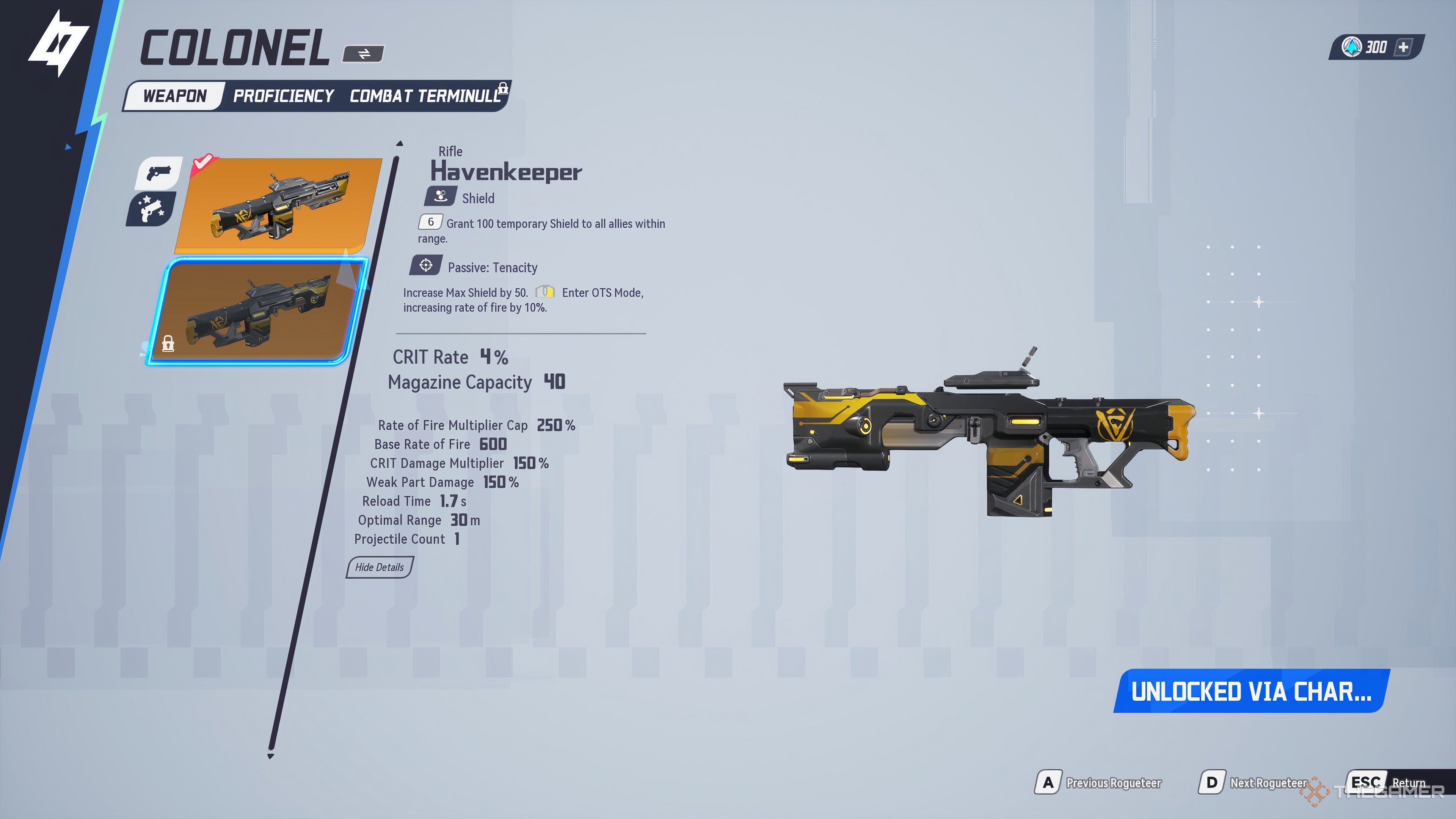The width and height of the screenshot is (1456, 819).
Task: Click the lock icon on Combat Terminull
Action: pos(502,89)
